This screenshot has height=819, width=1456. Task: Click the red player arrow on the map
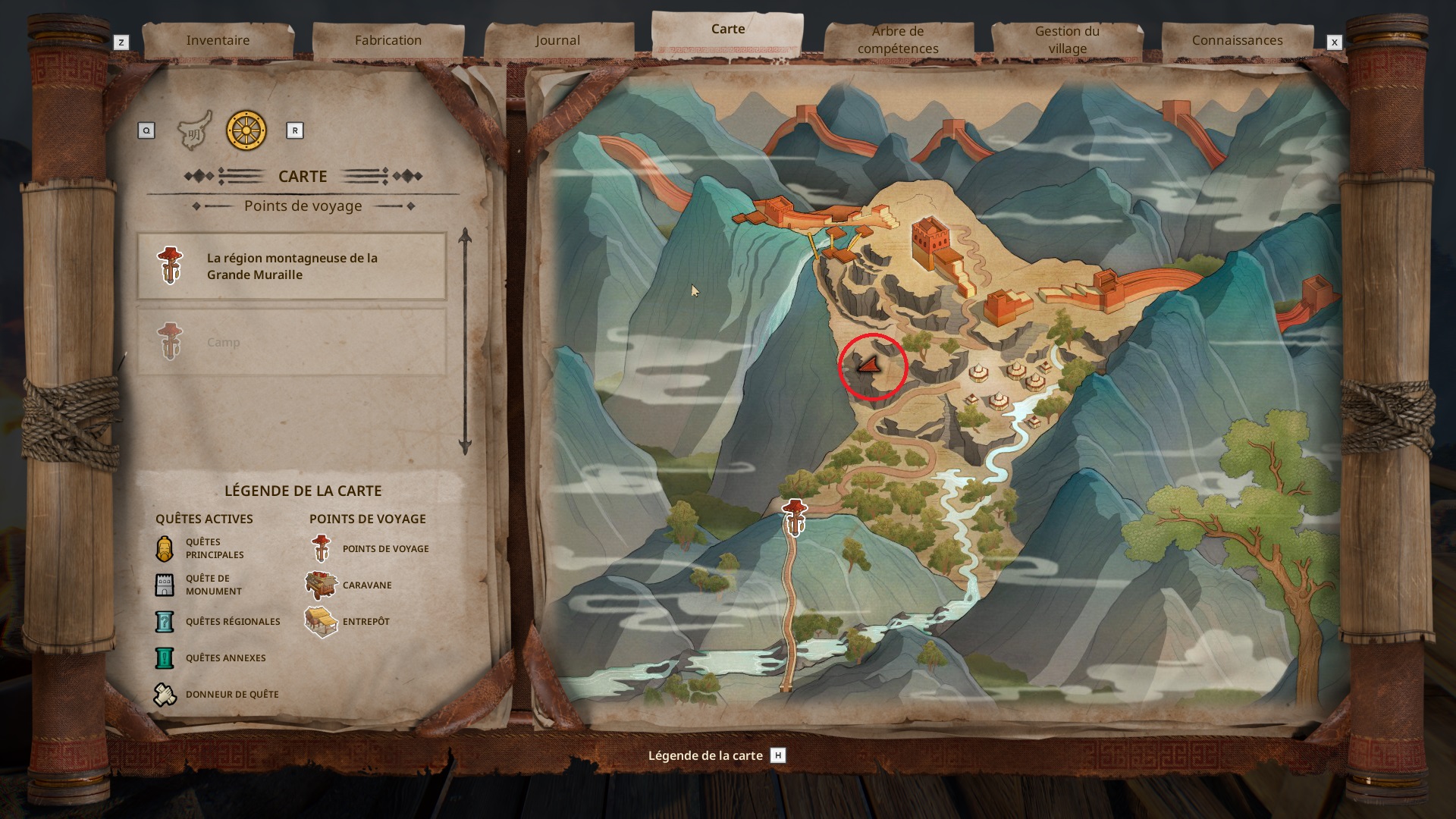(x=869, y=366)
